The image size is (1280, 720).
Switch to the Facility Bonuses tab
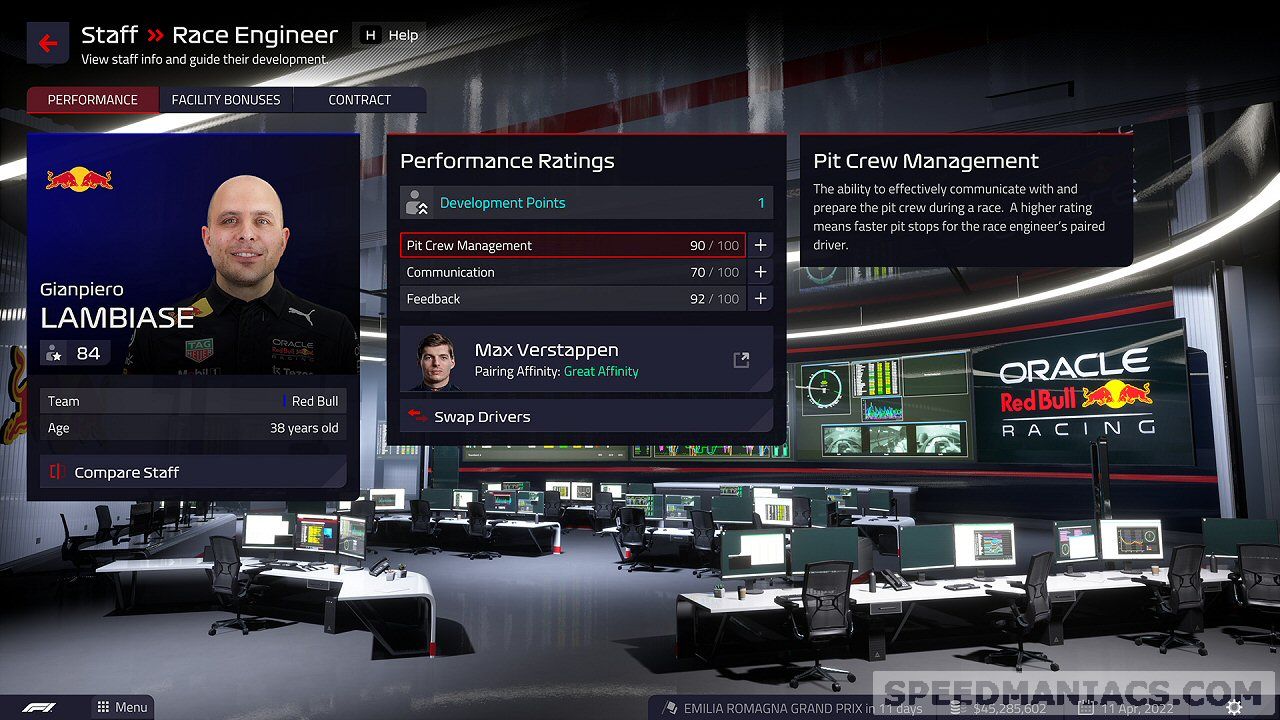coord(226,100)
